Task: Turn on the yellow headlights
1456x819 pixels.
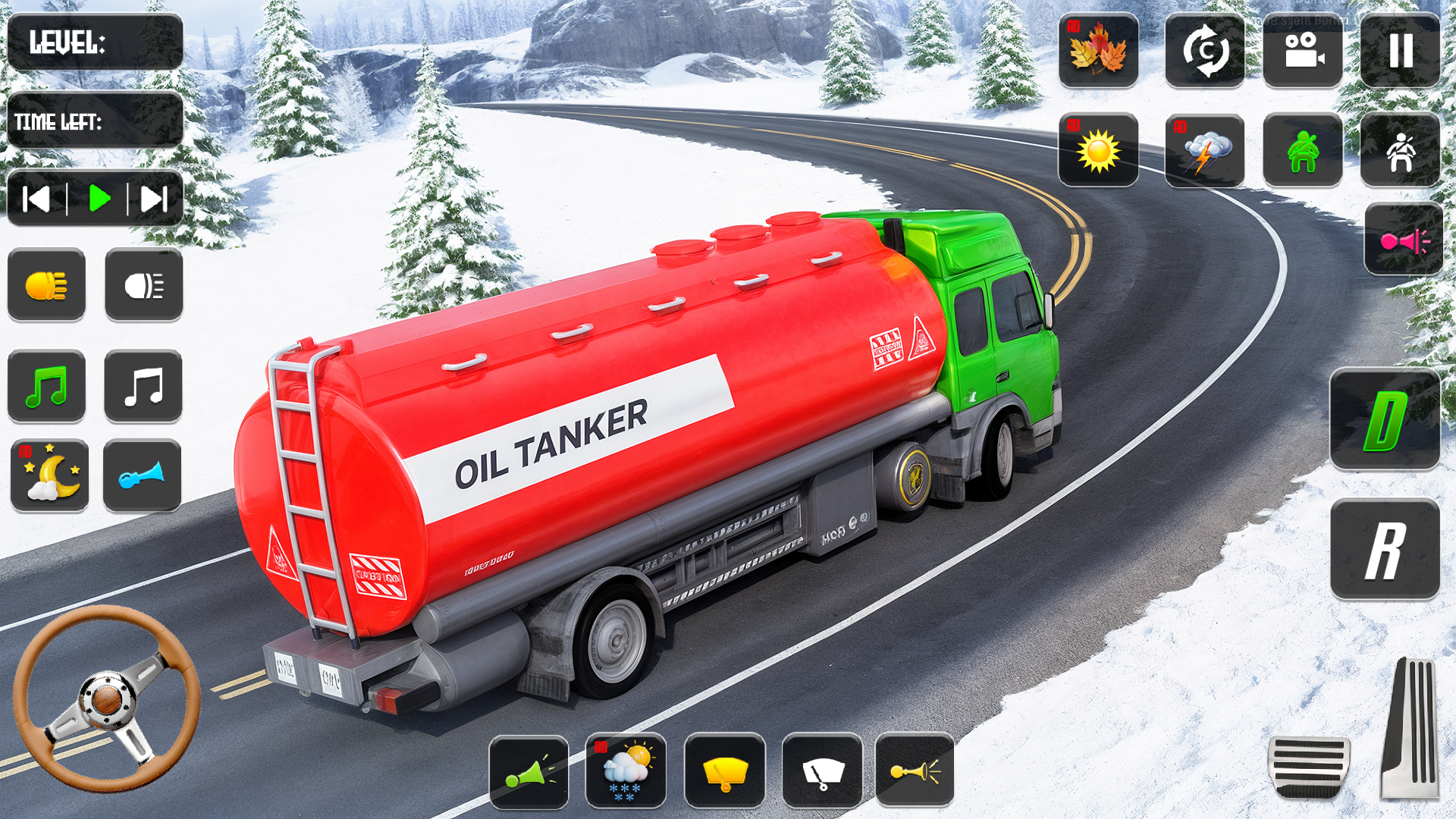Action: coord(46,285)
